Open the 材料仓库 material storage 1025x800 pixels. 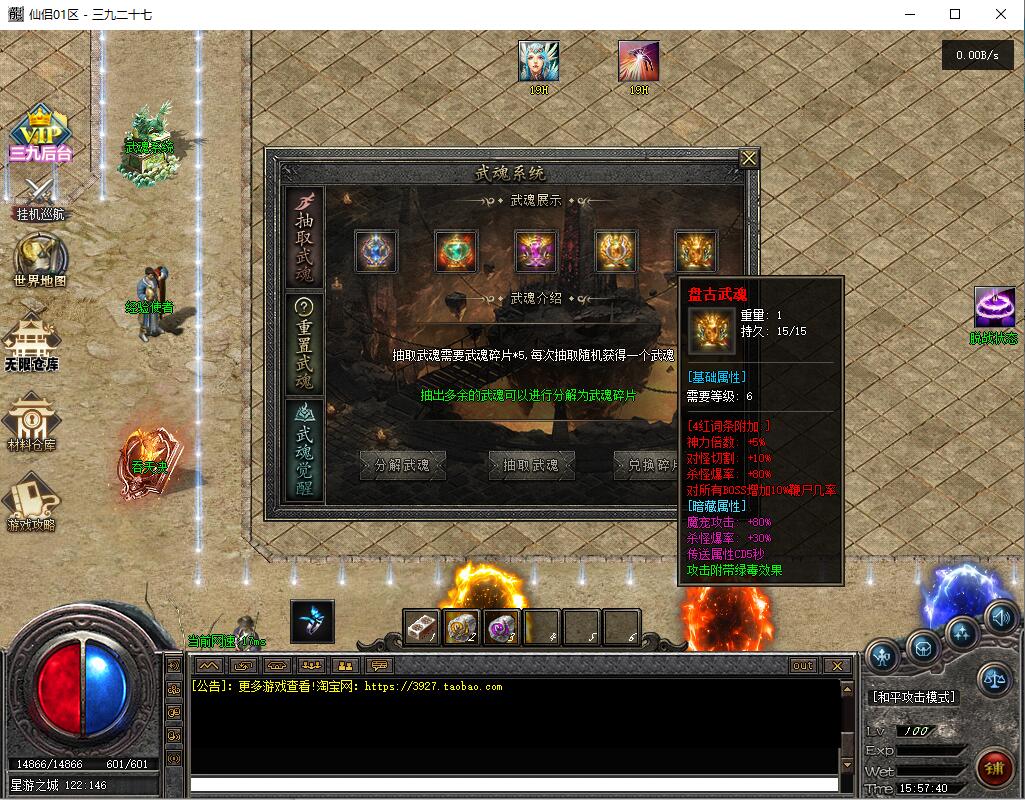click(x=32, y=421)
